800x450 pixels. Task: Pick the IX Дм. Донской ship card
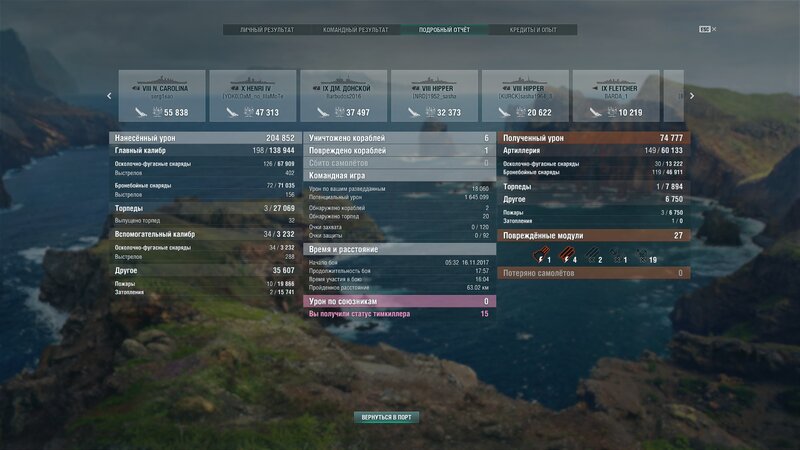click(343, 96)
